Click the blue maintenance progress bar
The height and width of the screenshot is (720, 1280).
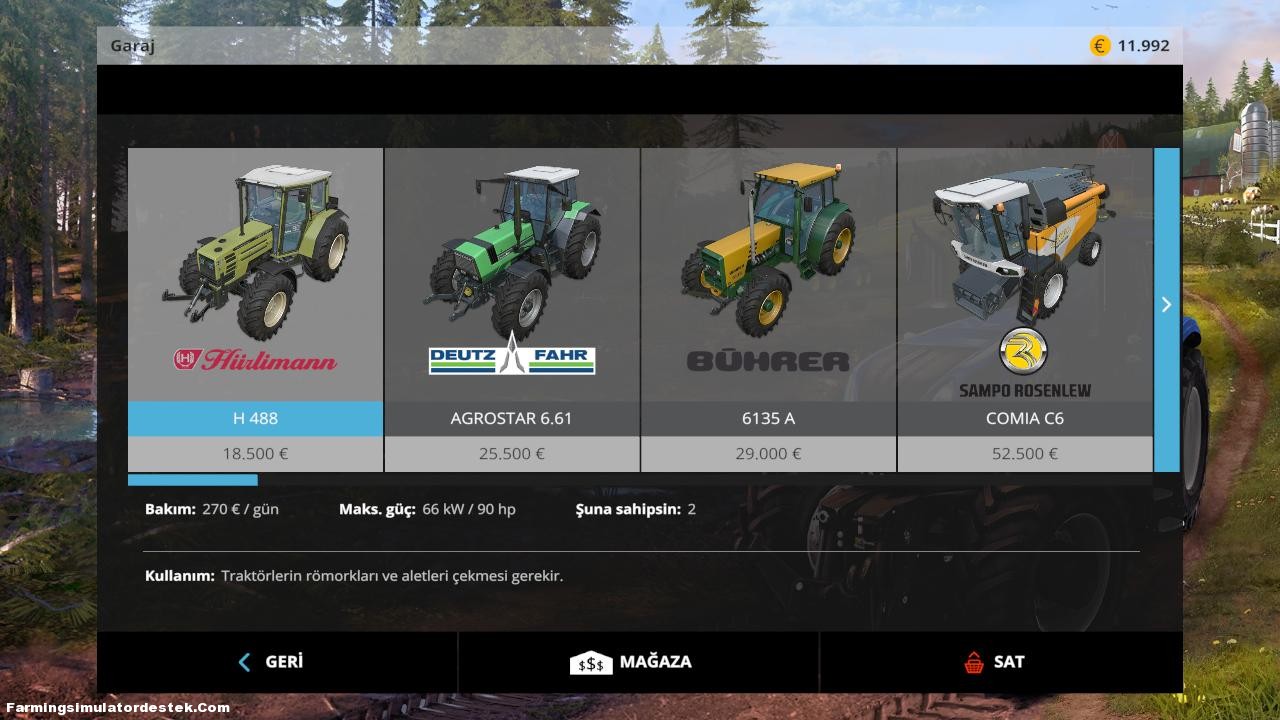[x=192, y=479]
